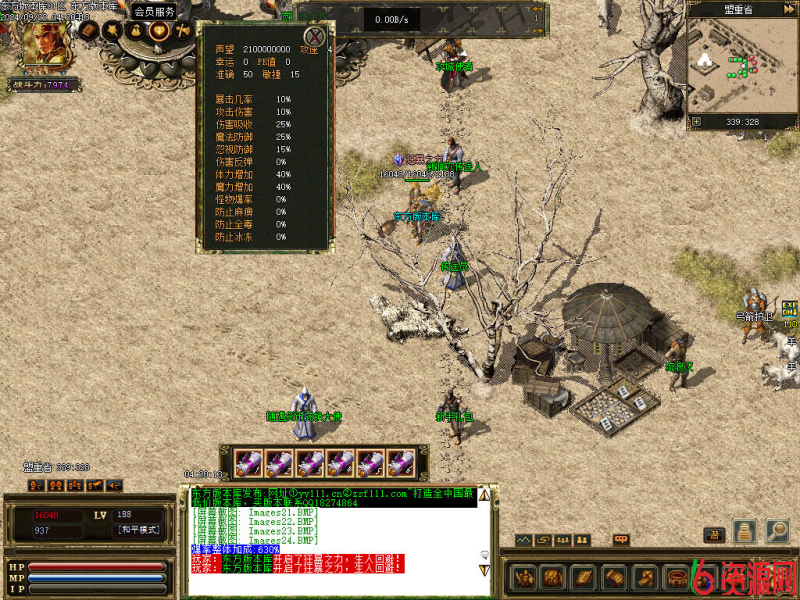Image resolution: width=800 pixels, height=600 pixels.
Task: Open the backpack bag icon in bottom bar
Action: 552,577
